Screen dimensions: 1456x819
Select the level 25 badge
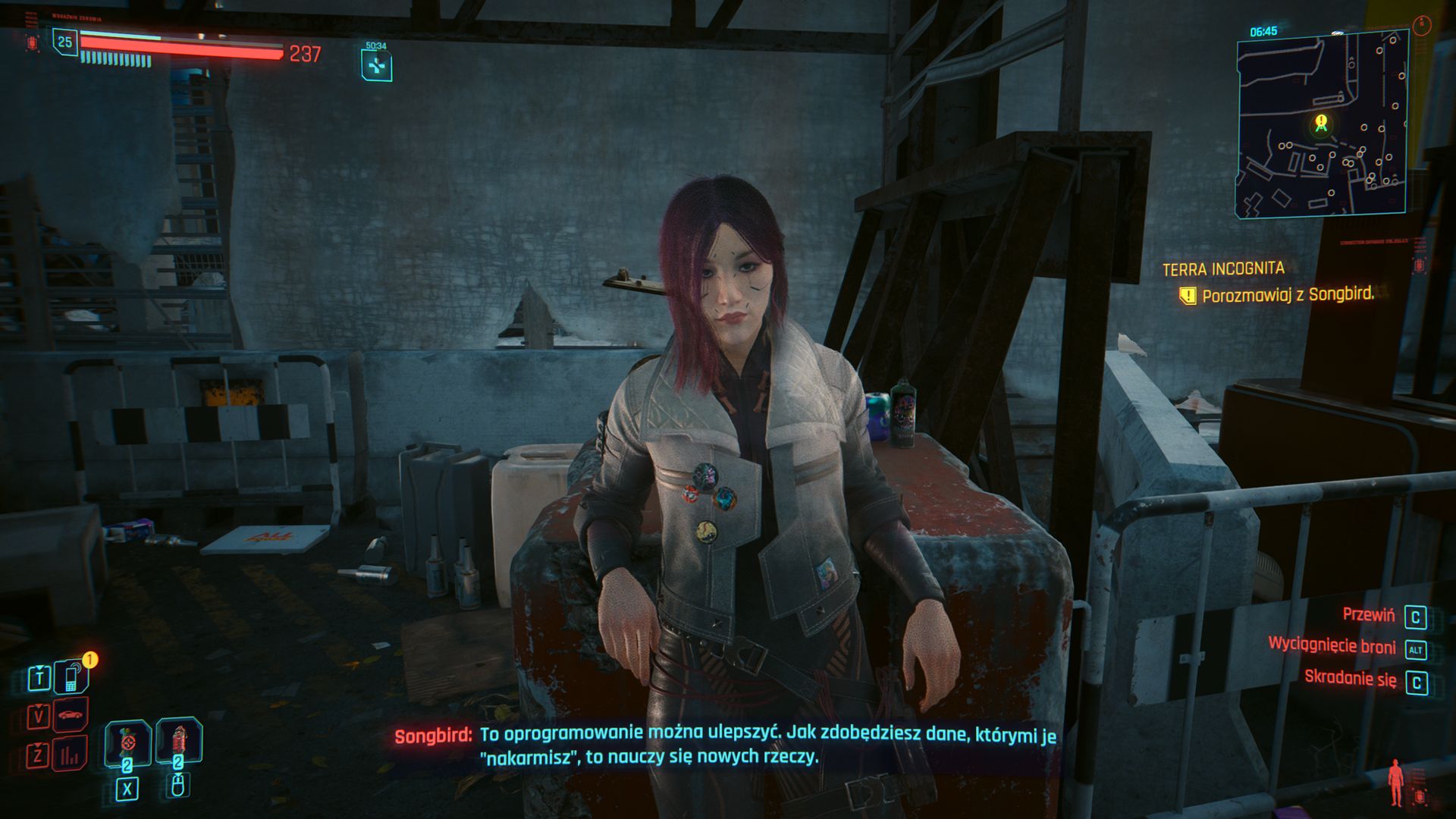[x=65, y=42]
